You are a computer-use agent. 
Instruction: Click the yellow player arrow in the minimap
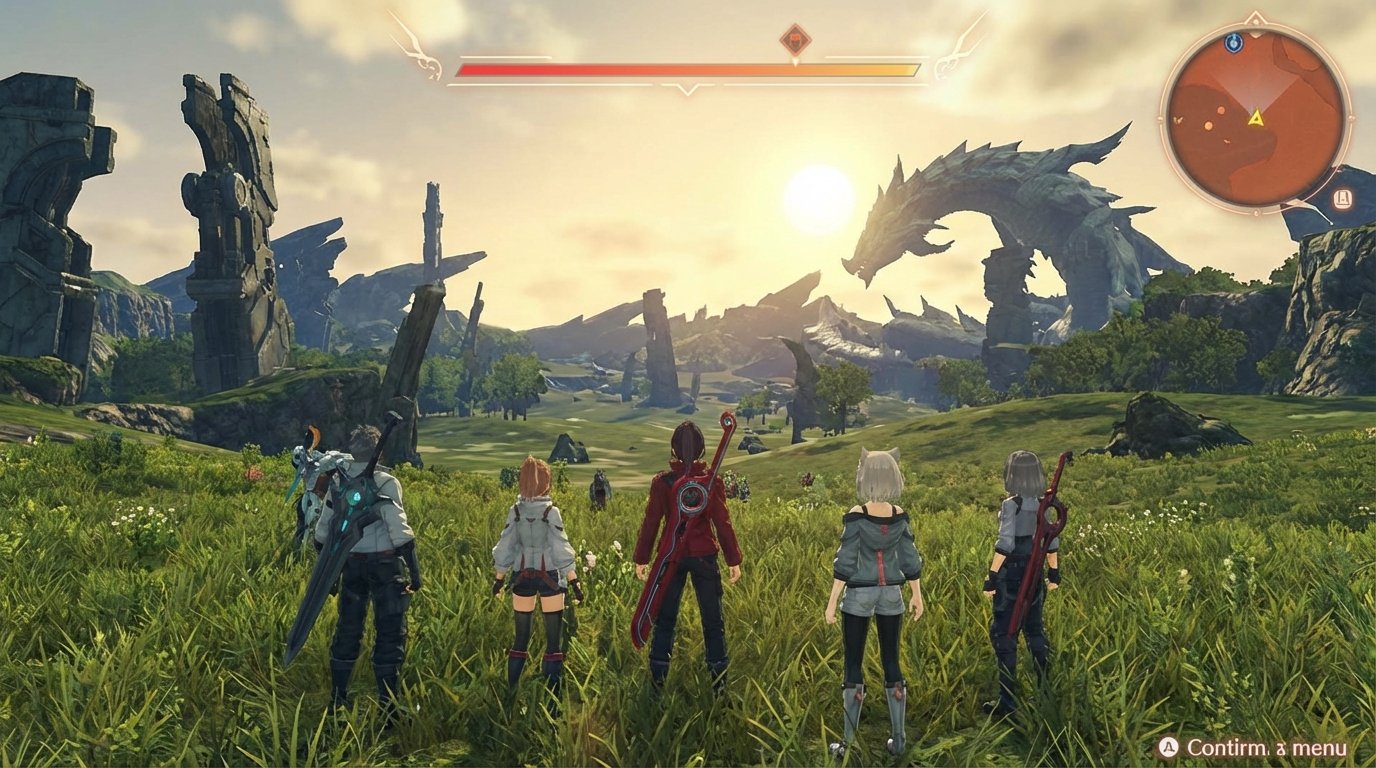click(x=1257, y=120)
